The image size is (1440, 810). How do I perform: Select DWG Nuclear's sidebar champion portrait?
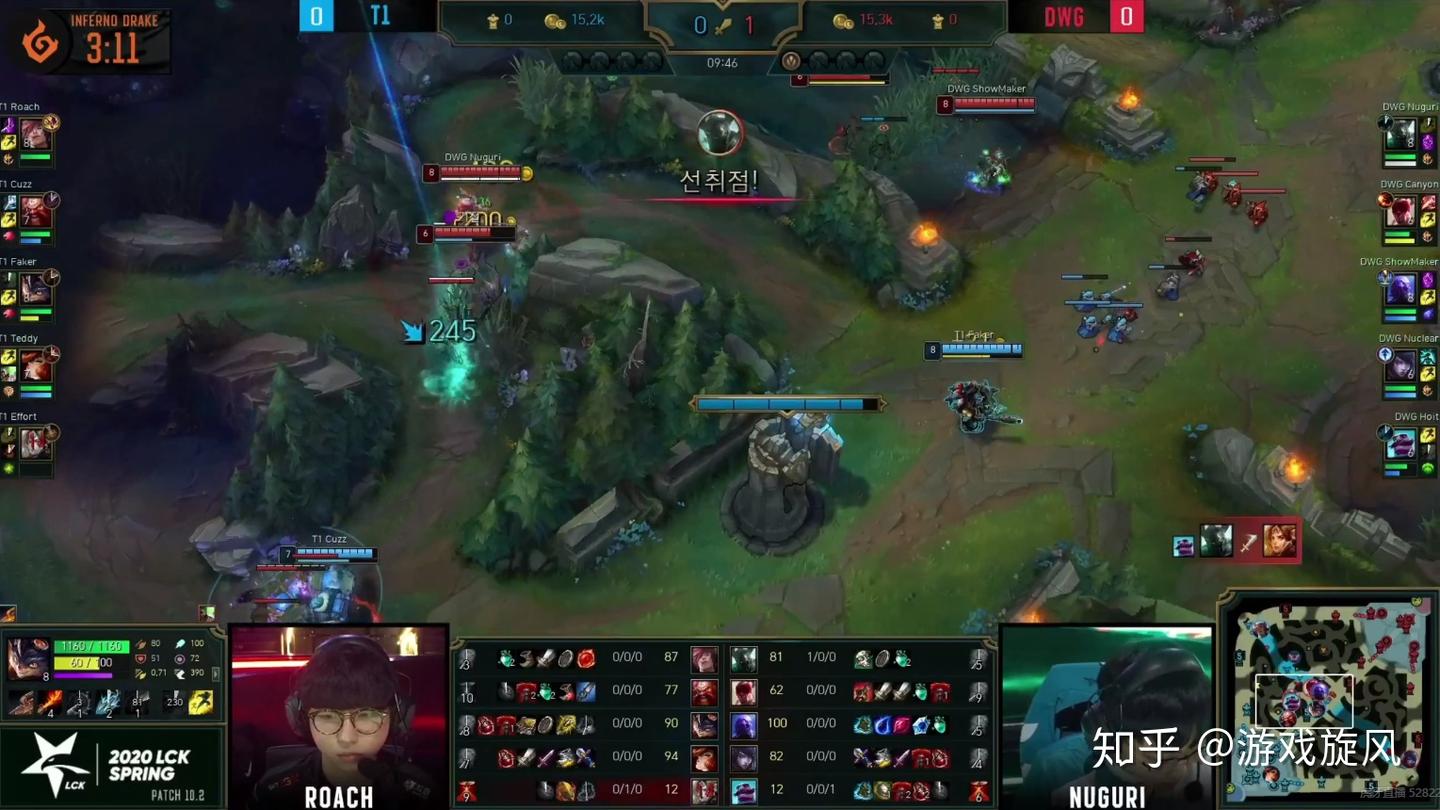click(x=1400, y=365)
